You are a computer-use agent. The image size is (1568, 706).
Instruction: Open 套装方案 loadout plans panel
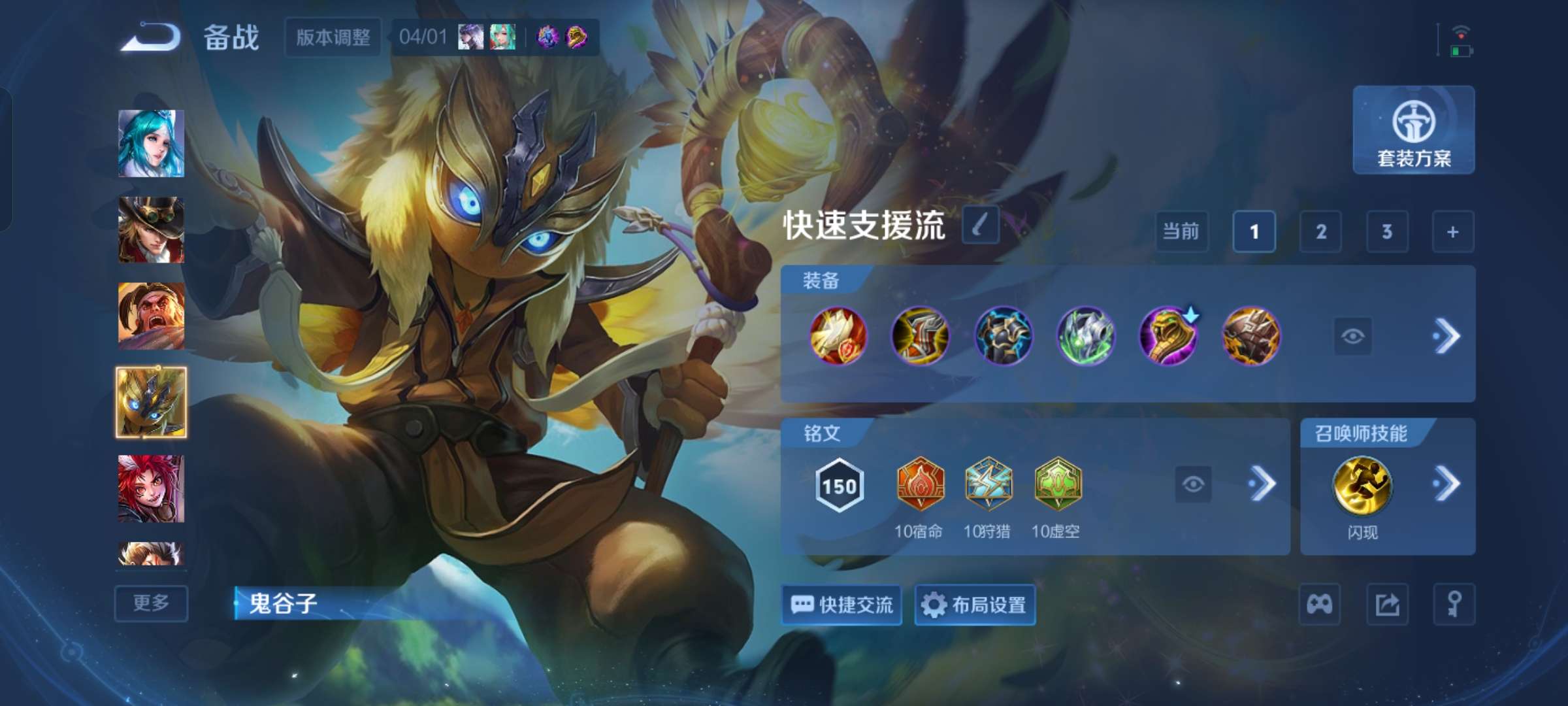pyautogui.click(x=1413, y=131)
